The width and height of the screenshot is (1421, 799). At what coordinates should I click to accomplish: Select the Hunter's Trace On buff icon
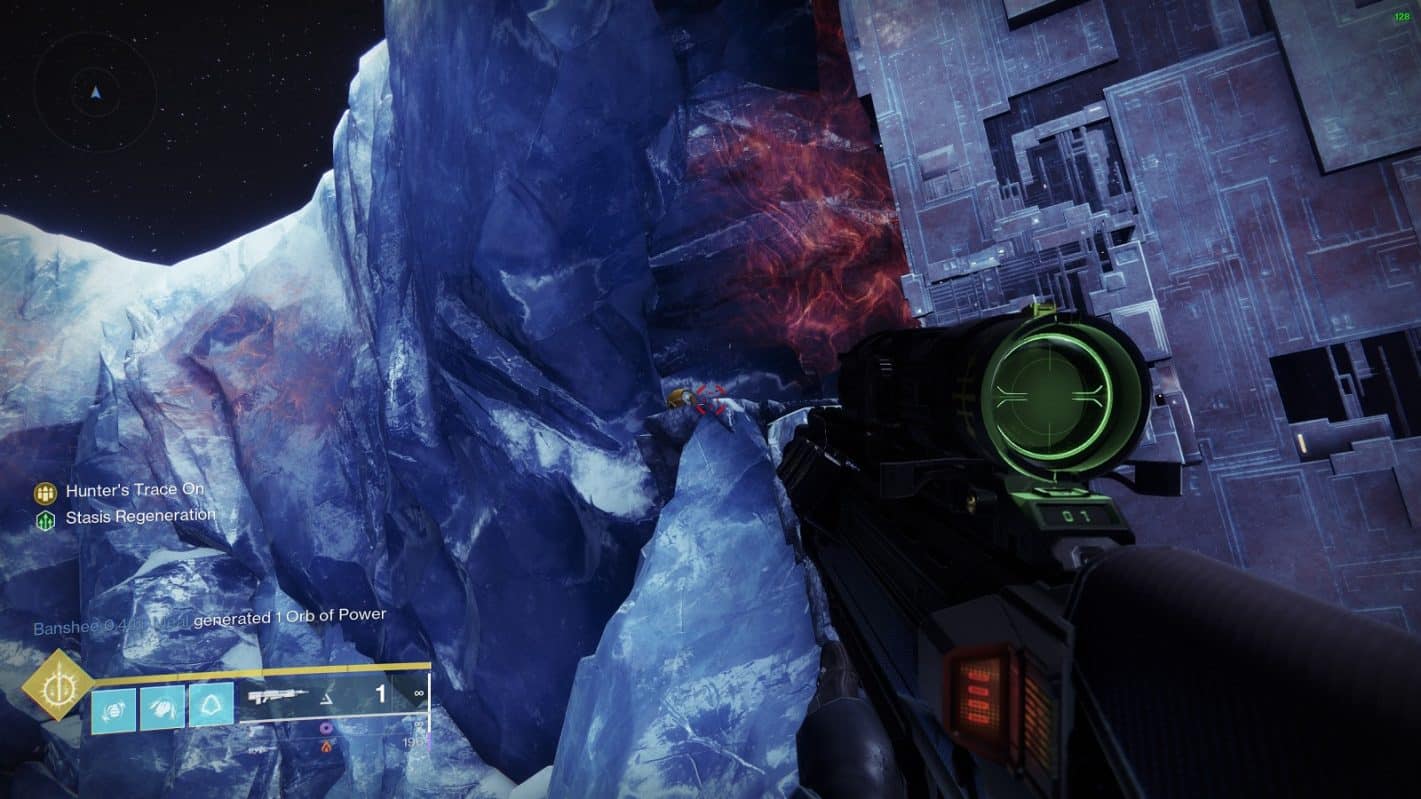[x=45, y=493]
